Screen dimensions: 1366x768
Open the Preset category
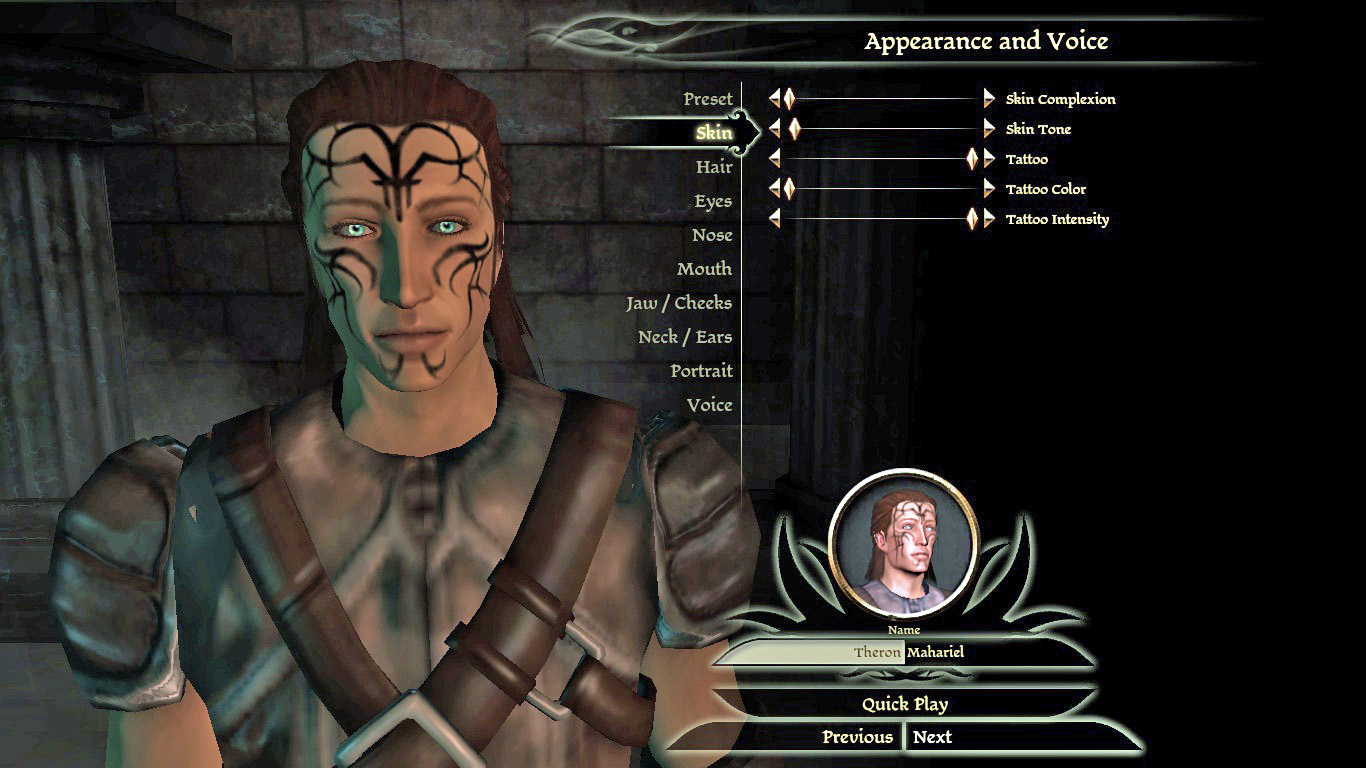(x=708, y=99)
